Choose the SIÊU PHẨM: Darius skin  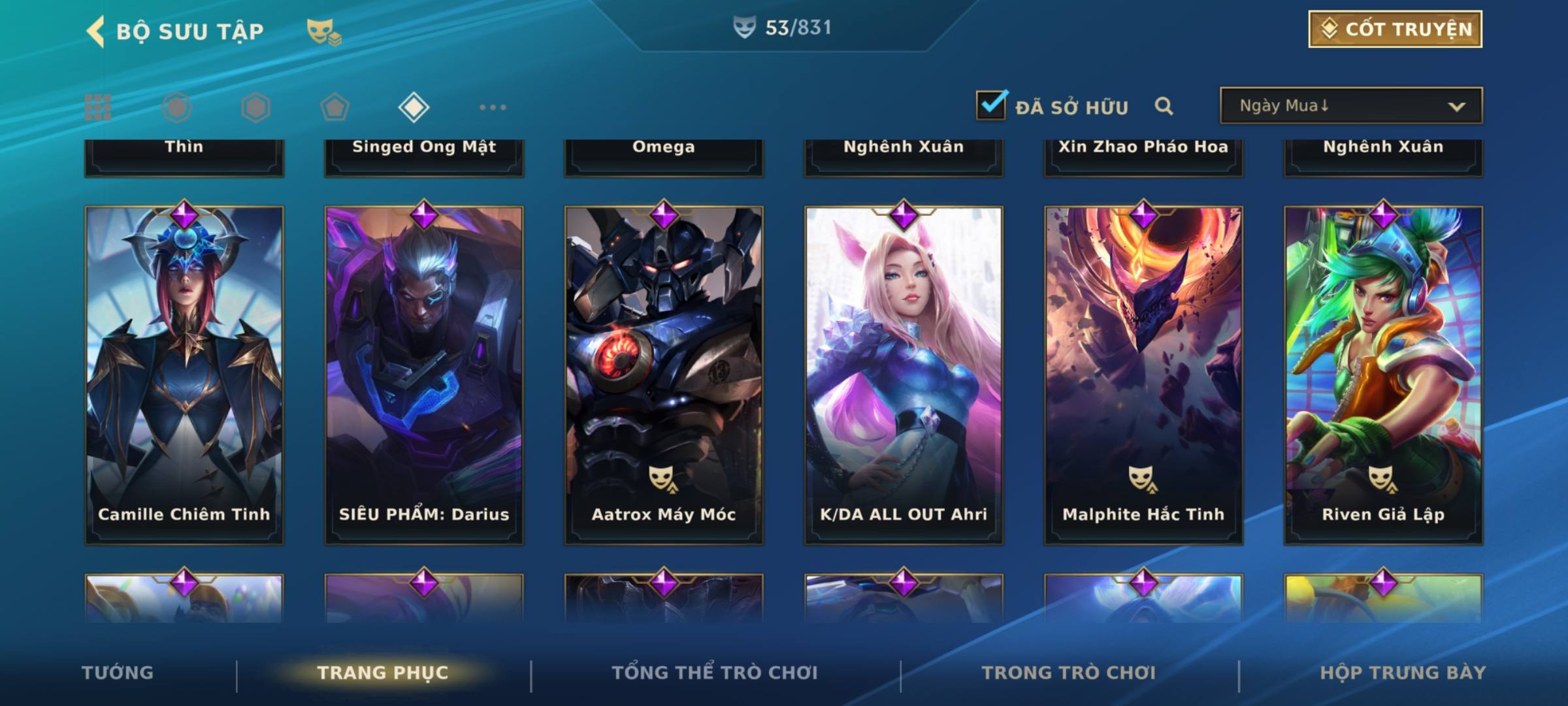[x=424, y=375]
